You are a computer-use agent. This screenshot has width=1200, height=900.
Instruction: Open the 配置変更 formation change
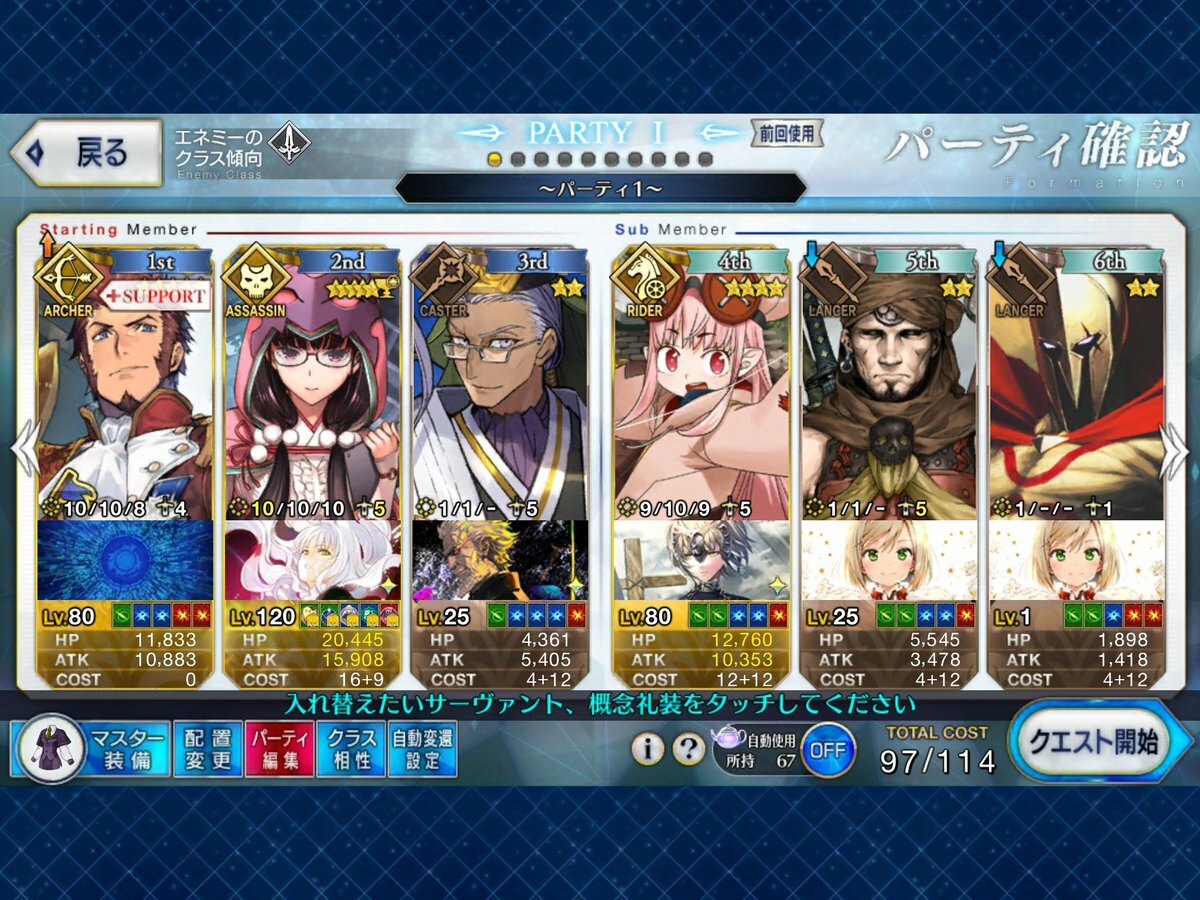[208, 750]
